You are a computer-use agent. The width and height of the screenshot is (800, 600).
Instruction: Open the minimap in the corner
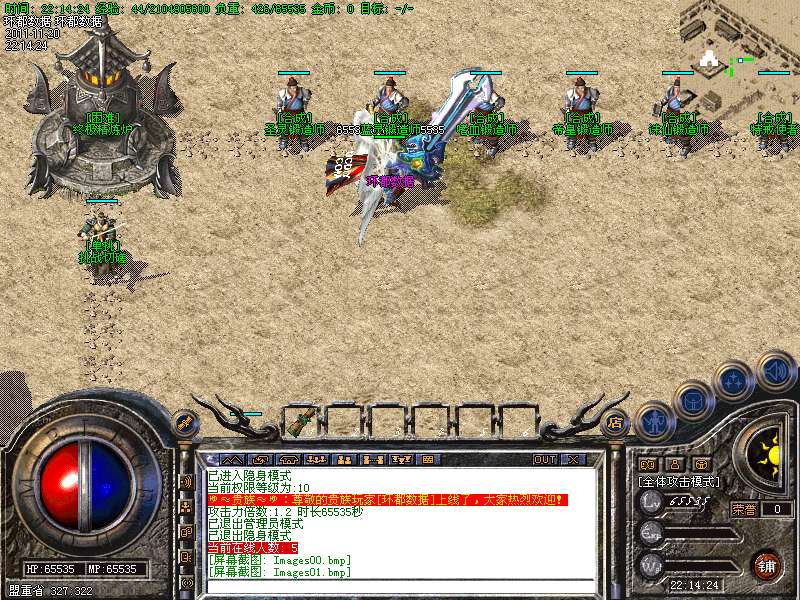click(740, 40)
